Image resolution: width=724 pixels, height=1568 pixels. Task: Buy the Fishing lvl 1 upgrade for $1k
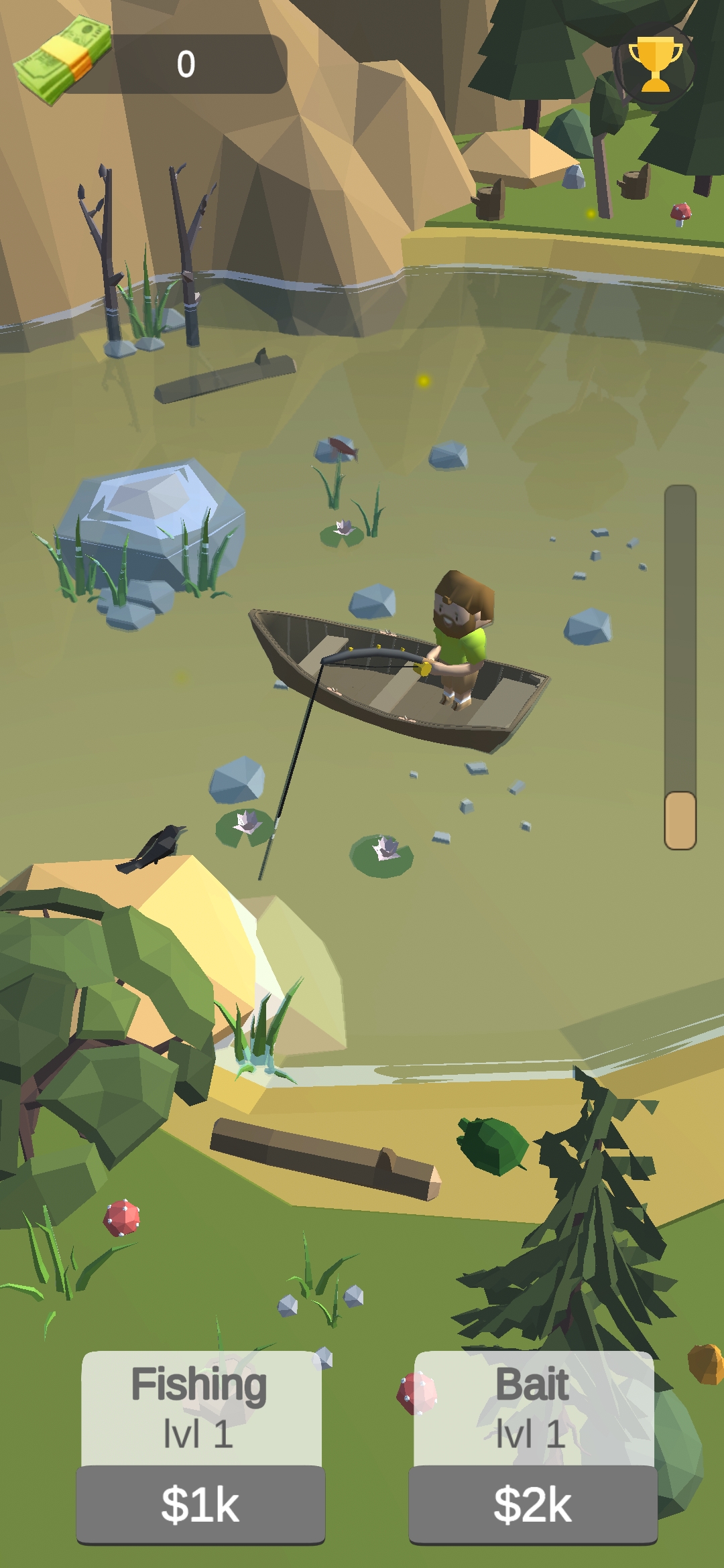200,1504
